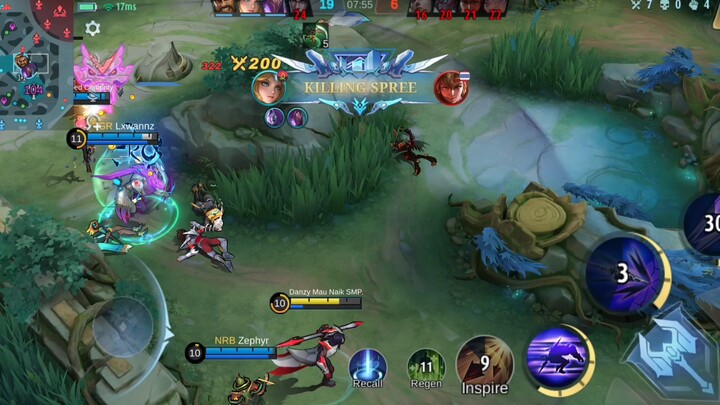Trigger the purple blade skill on cooldown 3
720x405 pixels.
(623, 273)
